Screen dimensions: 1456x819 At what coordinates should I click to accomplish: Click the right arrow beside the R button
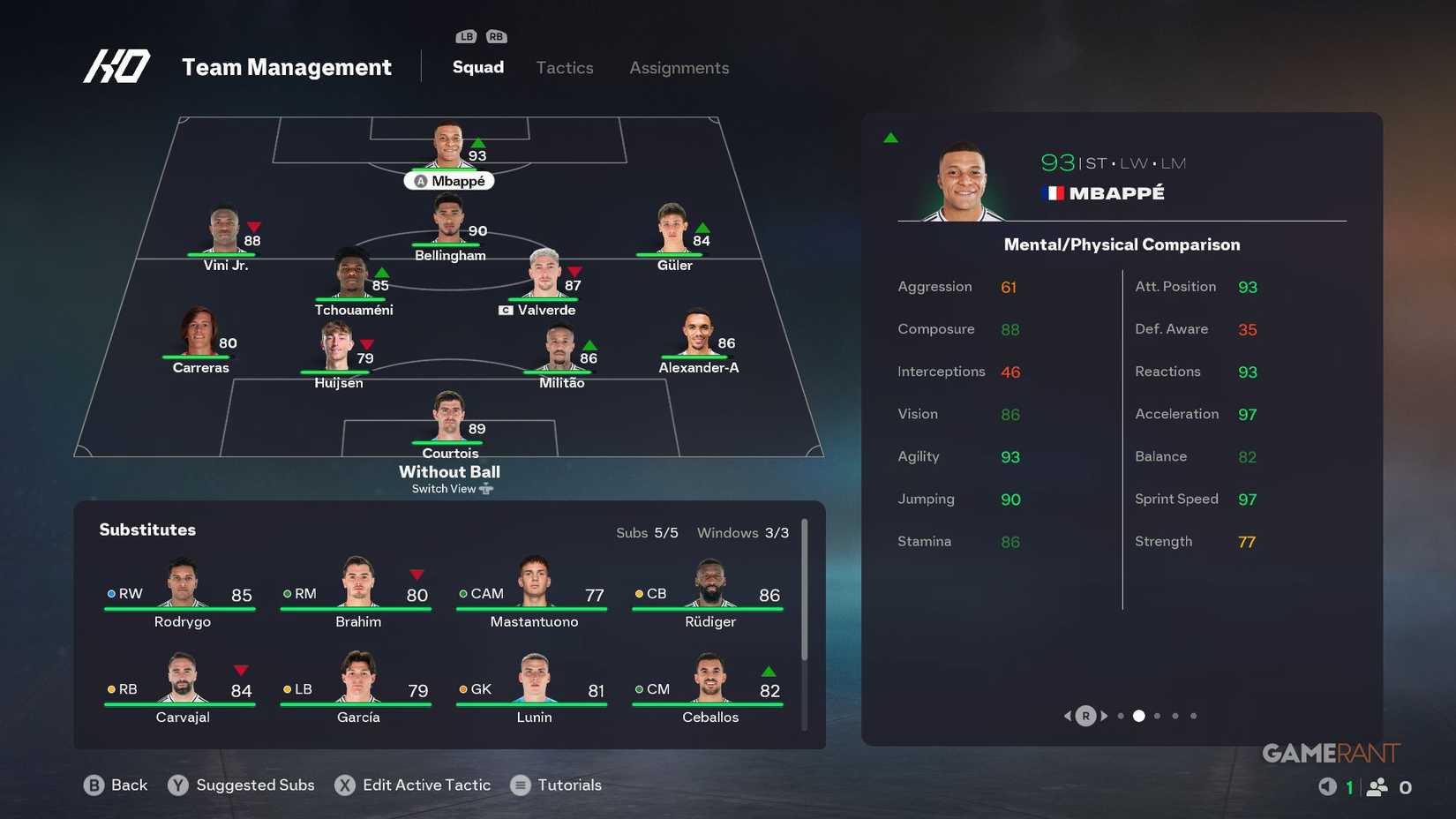click(1105, 716)
